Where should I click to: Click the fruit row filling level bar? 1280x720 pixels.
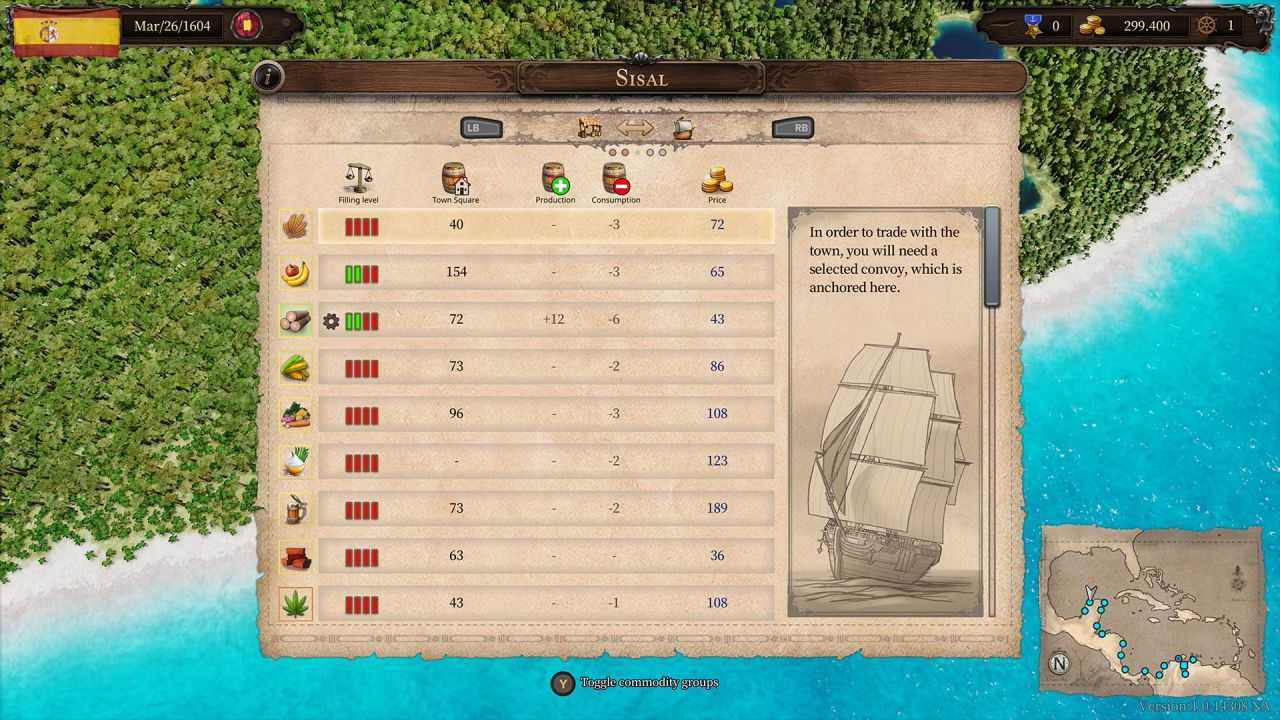[364, 272]
